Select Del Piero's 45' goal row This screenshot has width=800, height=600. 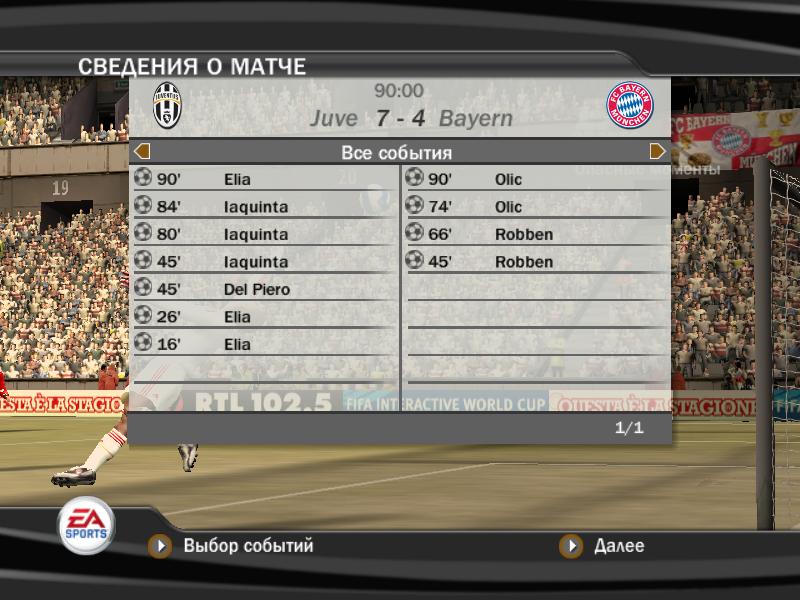(265, 290)
